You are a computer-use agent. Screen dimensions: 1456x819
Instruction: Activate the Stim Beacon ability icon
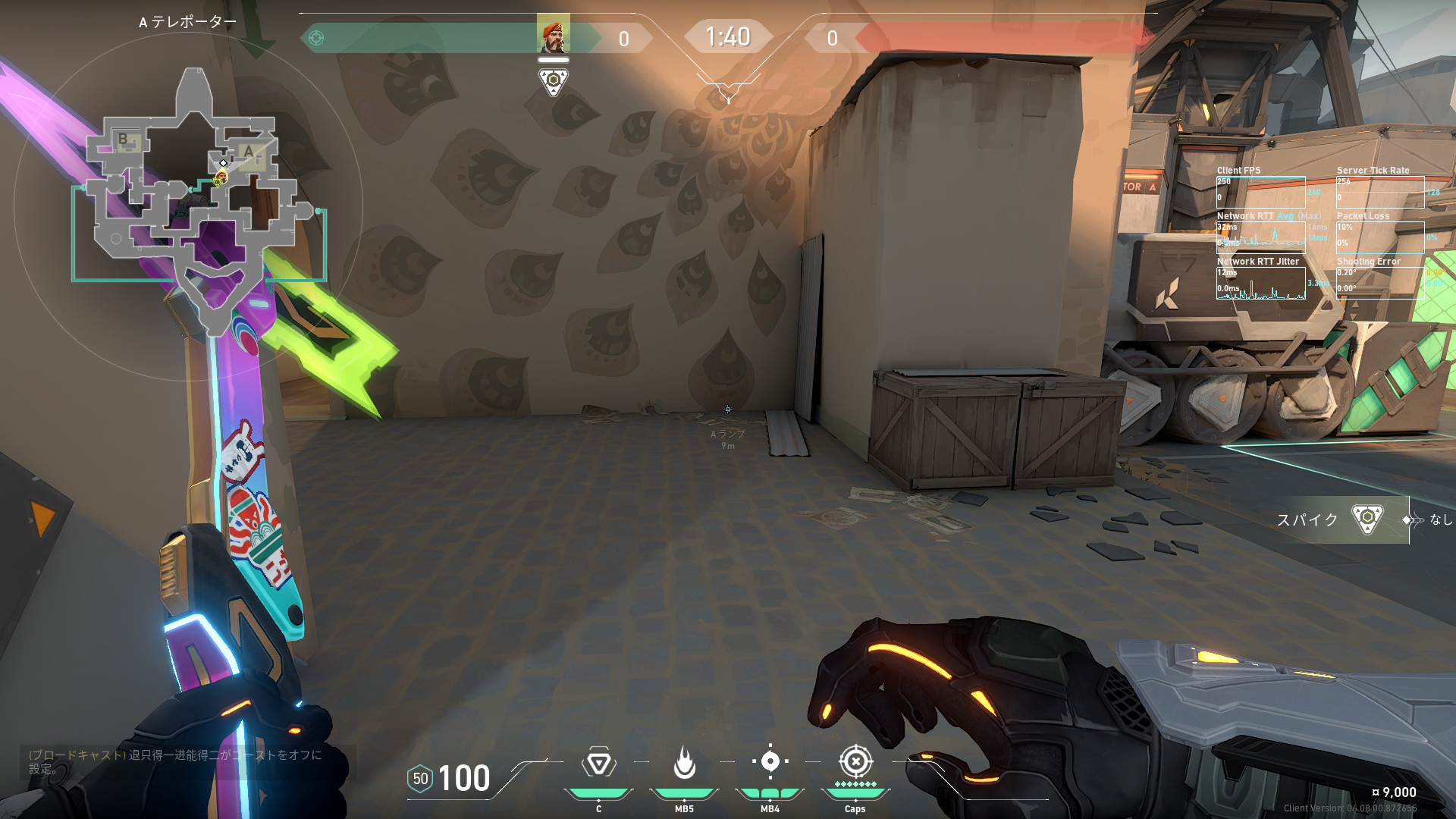[598, 763]
